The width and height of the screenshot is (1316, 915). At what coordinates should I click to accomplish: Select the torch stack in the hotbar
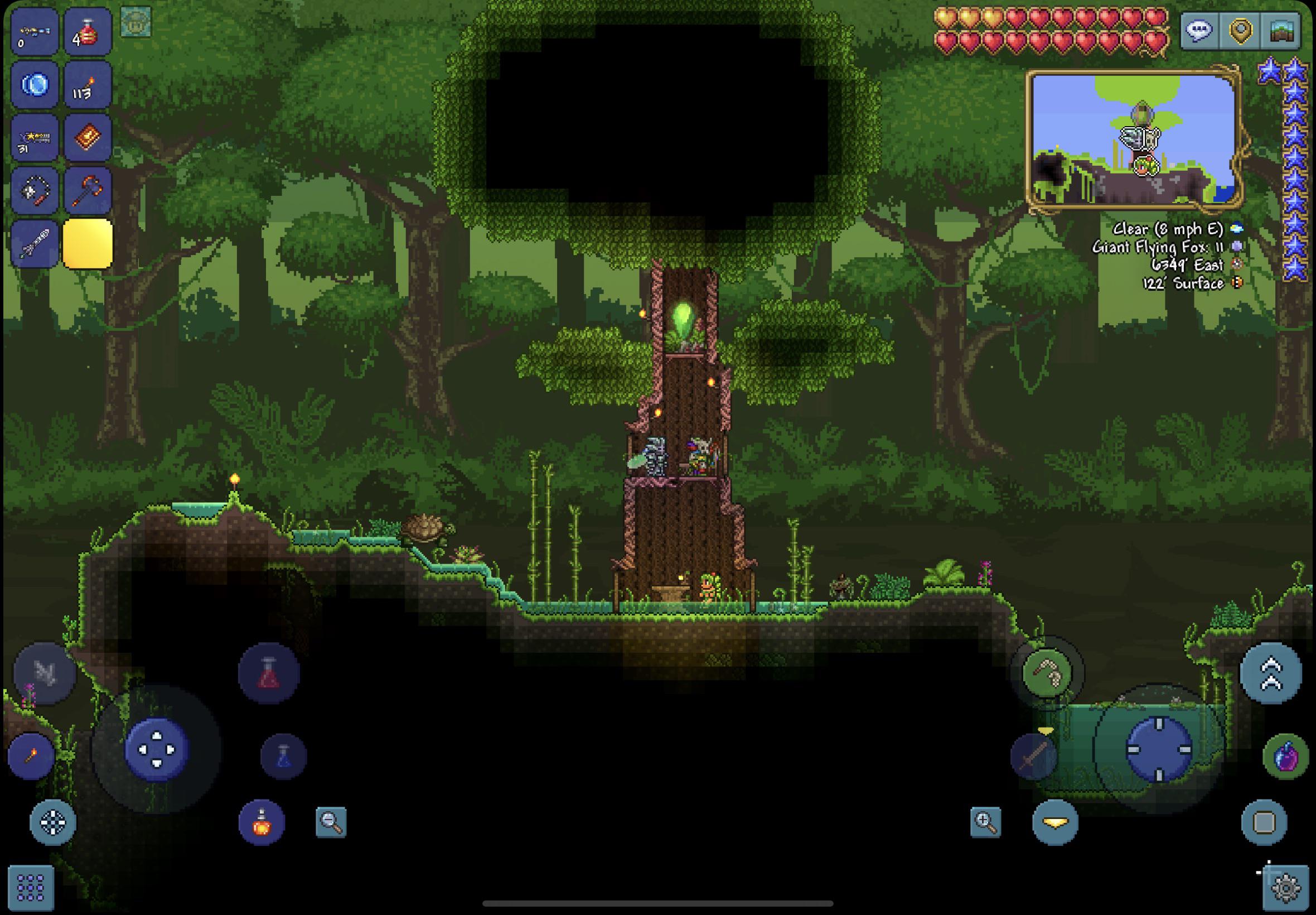(x=86, y=85)
